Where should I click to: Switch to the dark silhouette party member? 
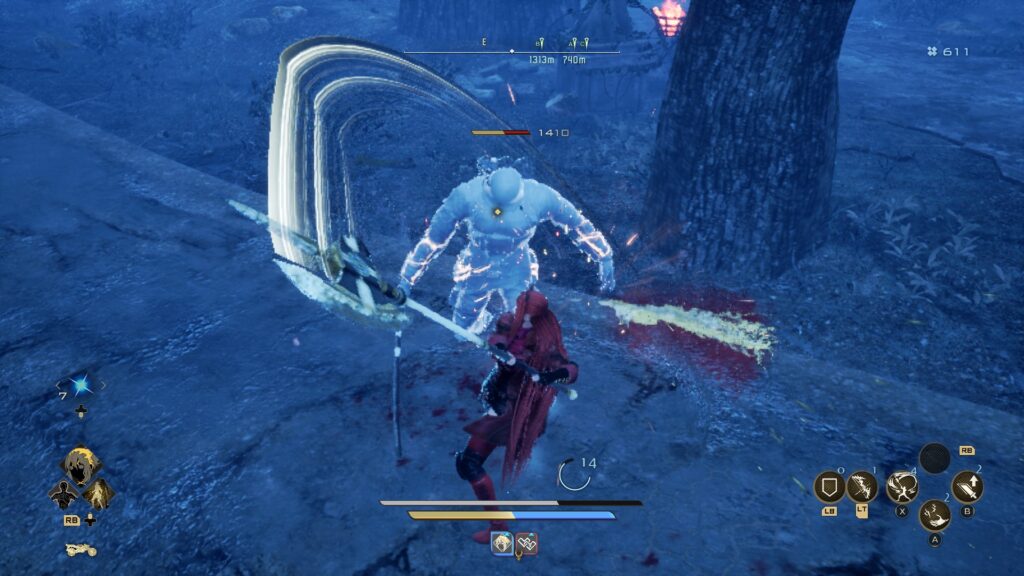pyautogui.click(x=64, y=494)
